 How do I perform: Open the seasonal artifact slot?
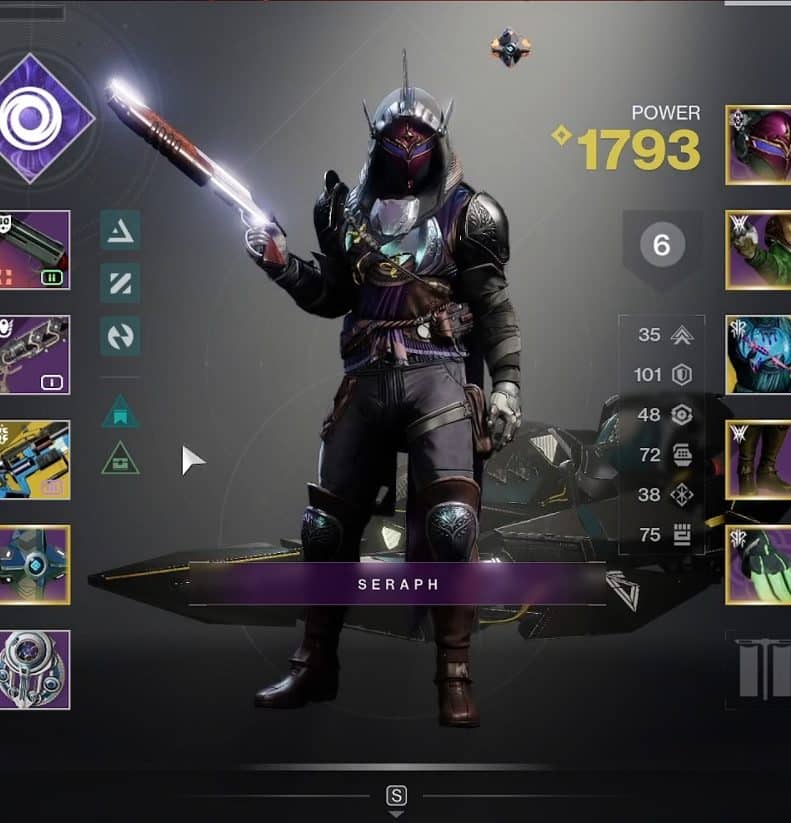click(35, 669)
